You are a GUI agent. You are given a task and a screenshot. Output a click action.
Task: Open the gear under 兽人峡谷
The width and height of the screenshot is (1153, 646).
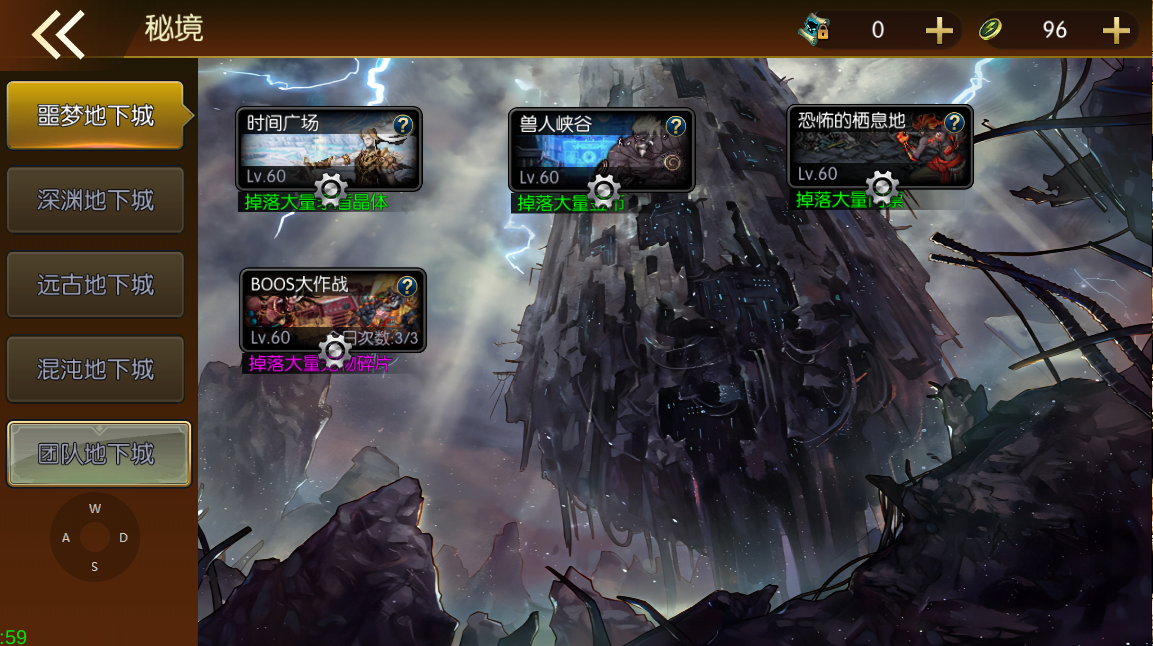pos(604,189)
